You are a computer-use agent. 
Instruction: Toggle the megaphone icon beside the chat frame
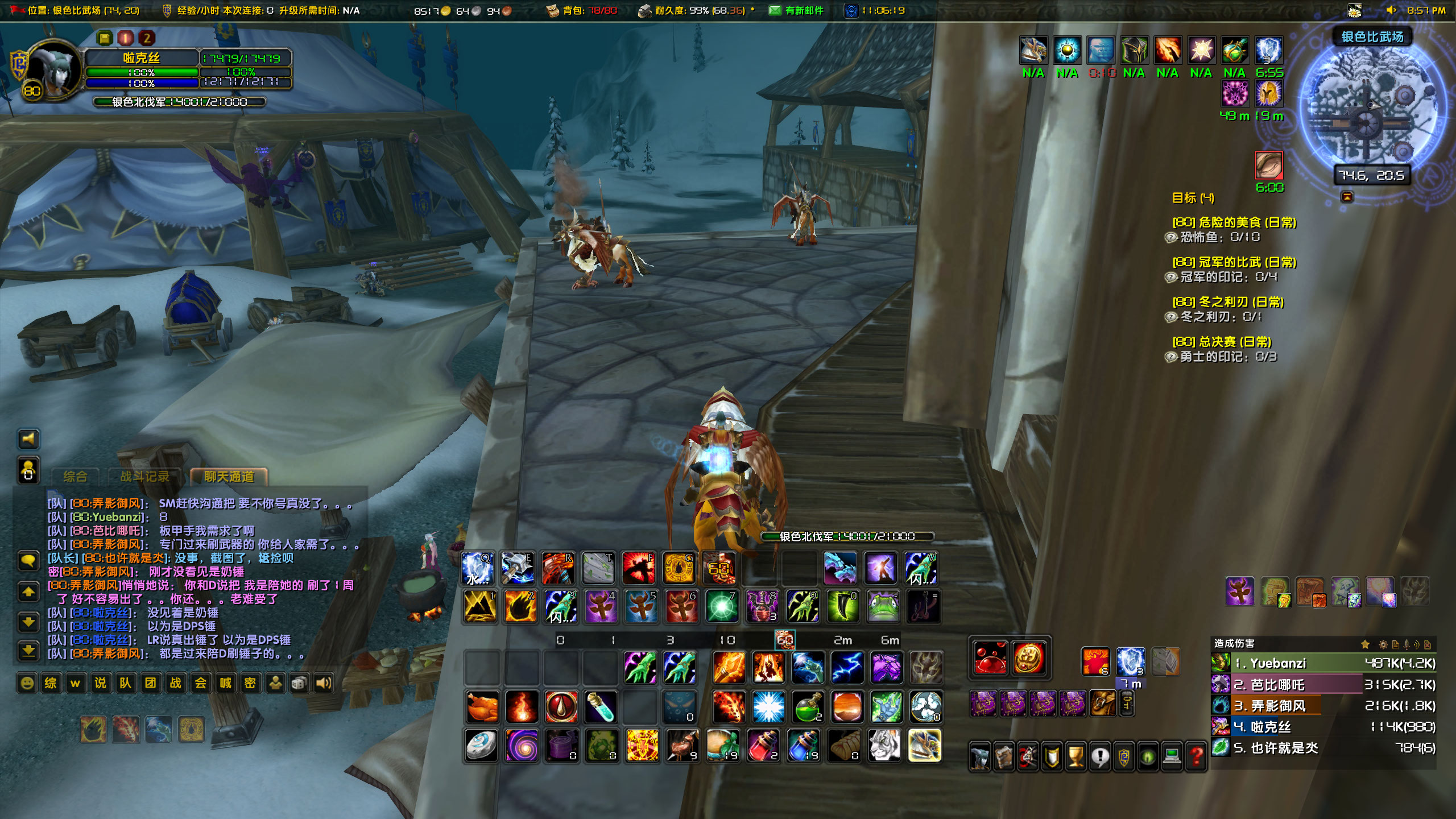click(28, 440)
